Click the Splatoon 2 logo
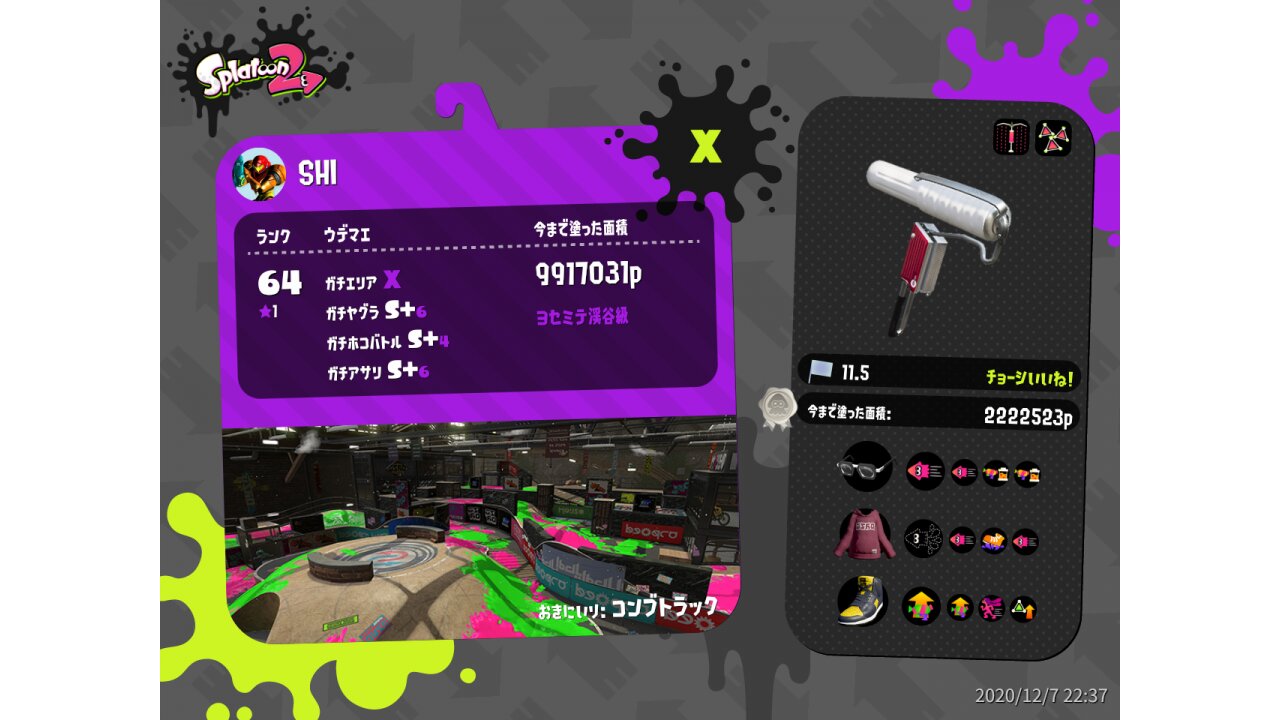This screenshot has height=720, width=1280. [x=262, y=76]
